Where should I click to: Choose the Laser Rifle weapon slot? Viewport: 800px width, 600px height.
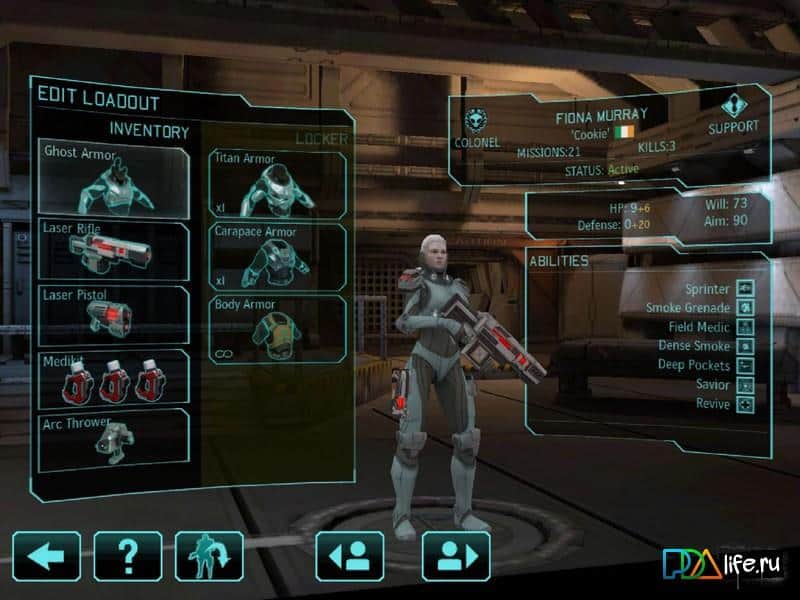coord(114,250)
